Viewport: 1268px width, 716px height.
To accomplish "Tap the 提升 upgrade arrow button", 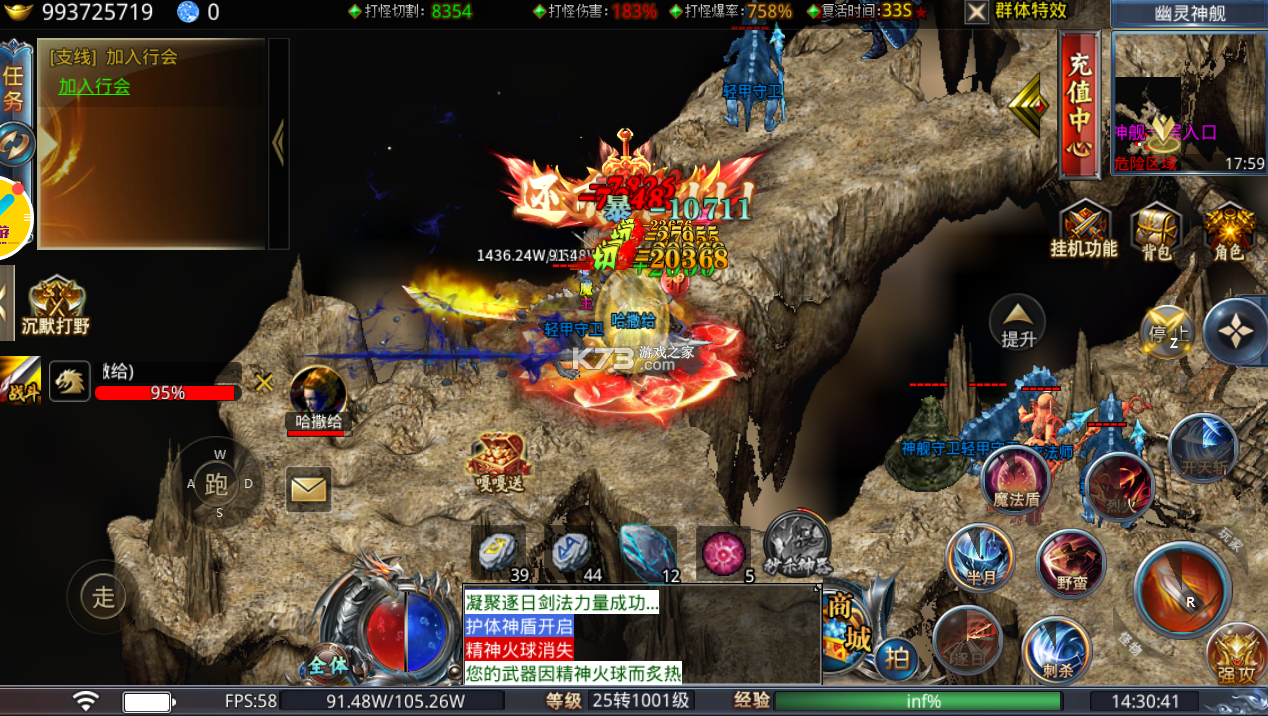I will pyautogui.click(x=1017, y=322).
